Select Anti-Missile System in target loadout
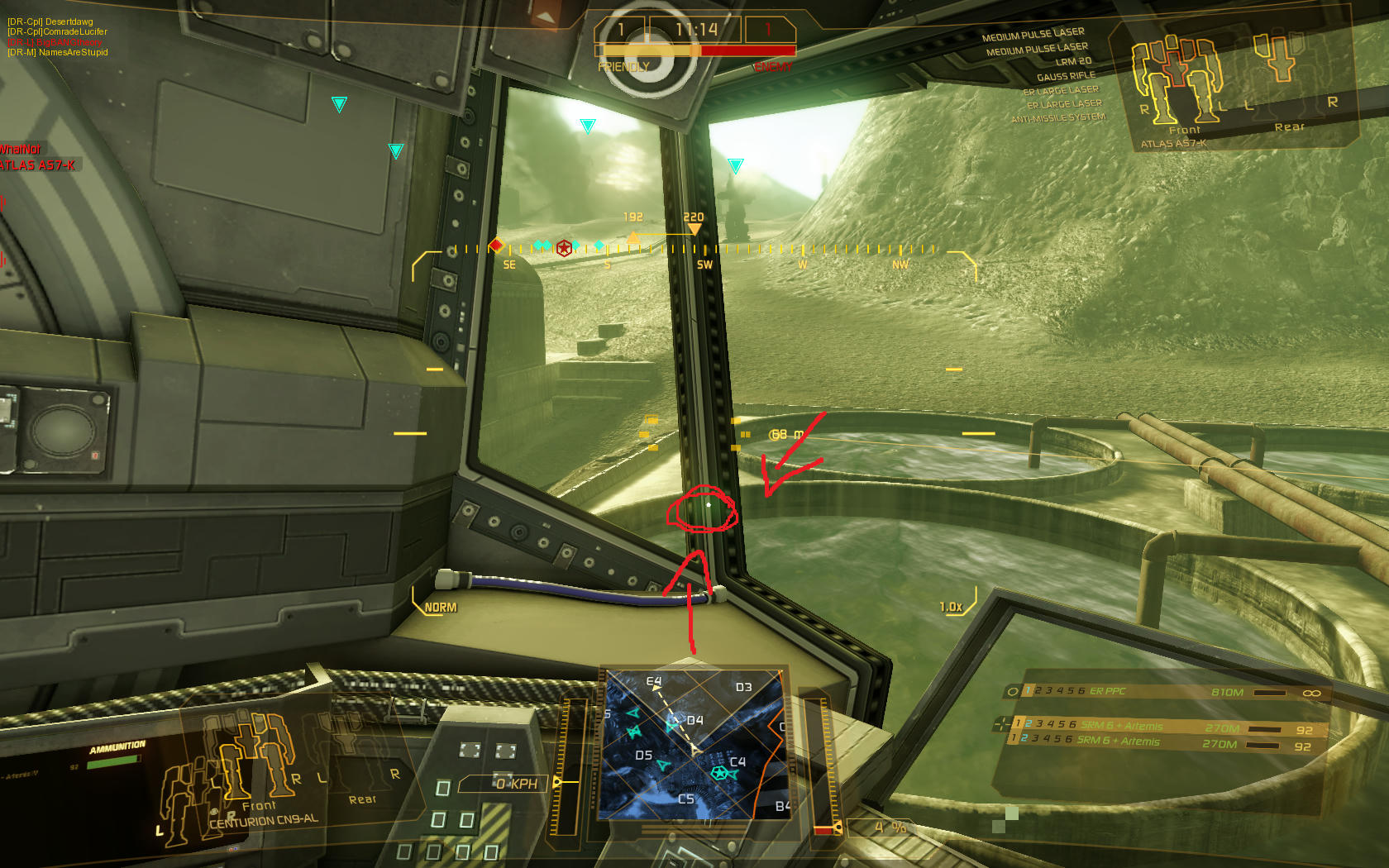The image size is (1389, 868). 1058,118
